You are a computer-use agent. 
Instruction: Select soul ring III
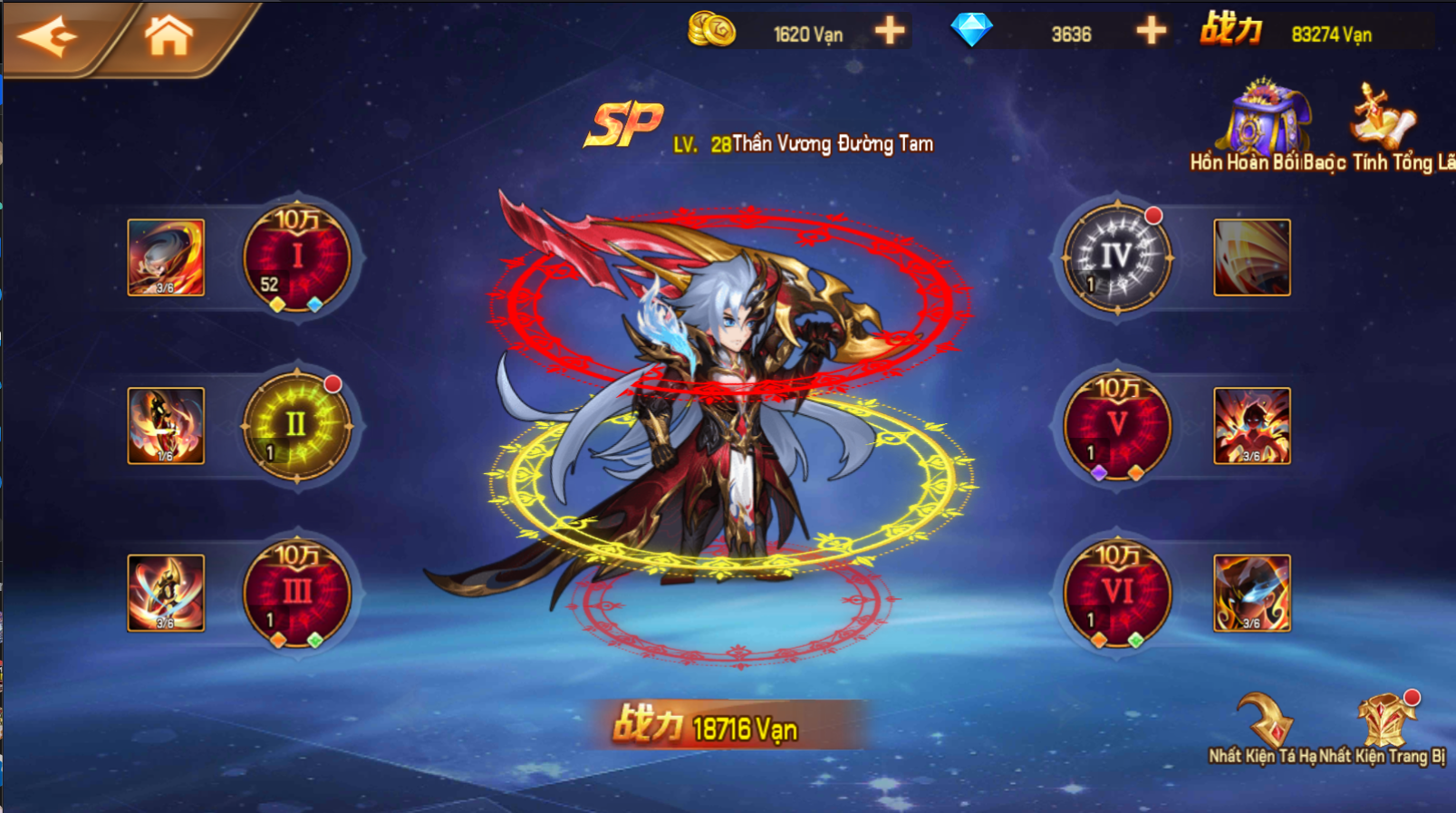click(296, 594)
